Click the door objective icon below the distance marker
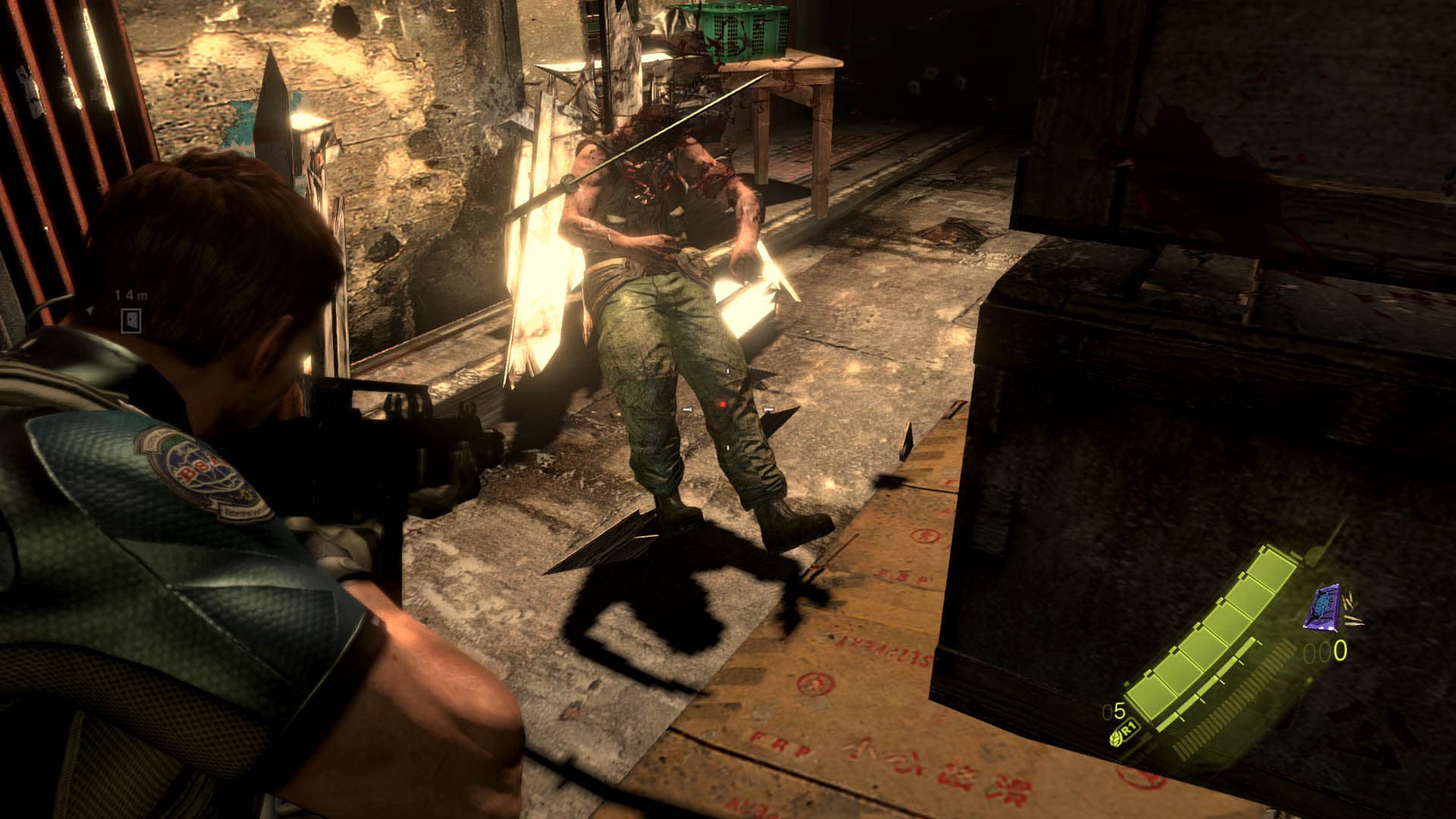1456x819 pixels. click(130, 320)
